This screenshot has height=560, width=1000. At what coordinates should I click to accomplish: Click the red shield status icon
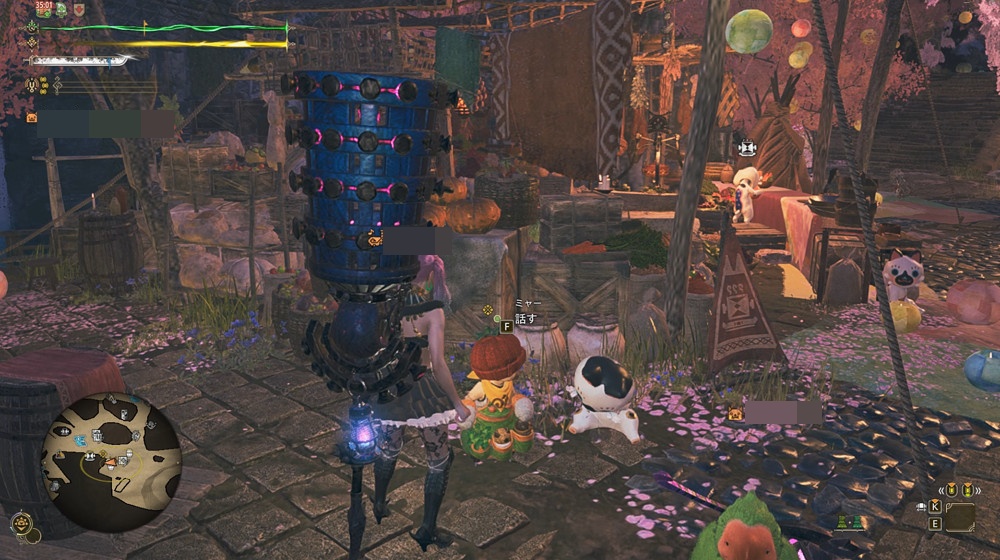(x=78, y=9)
